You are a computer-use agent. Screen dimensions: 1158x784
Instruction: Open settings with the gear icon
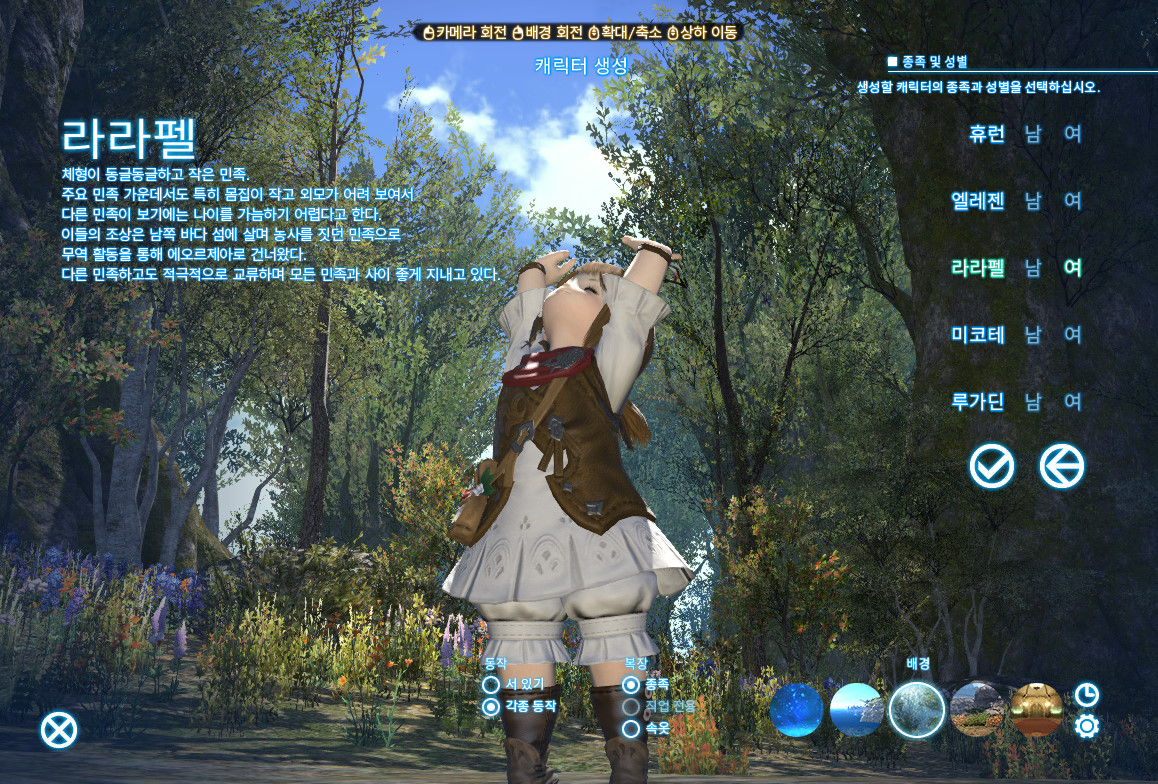pos(1086,726)
